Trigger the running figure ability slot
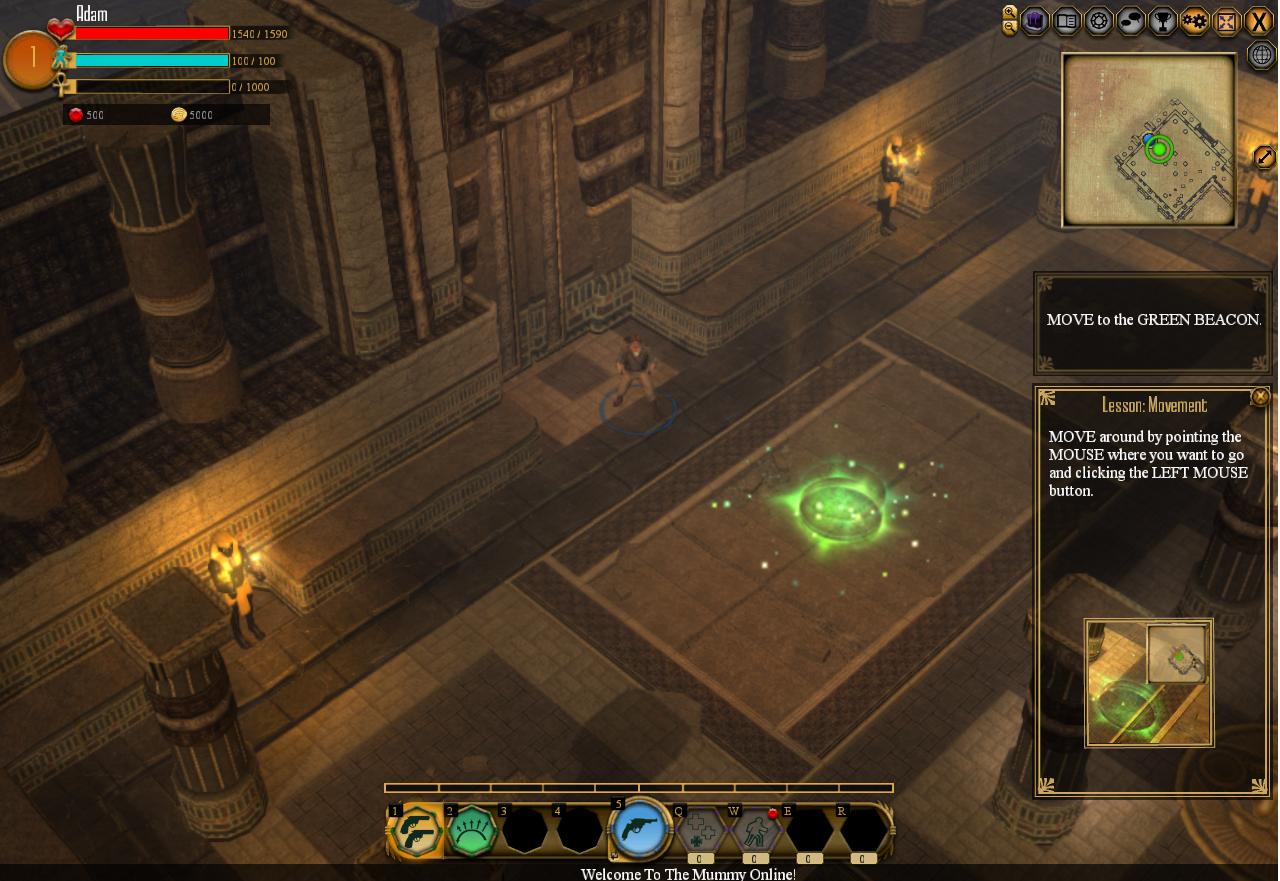 [x=755, y=831]
